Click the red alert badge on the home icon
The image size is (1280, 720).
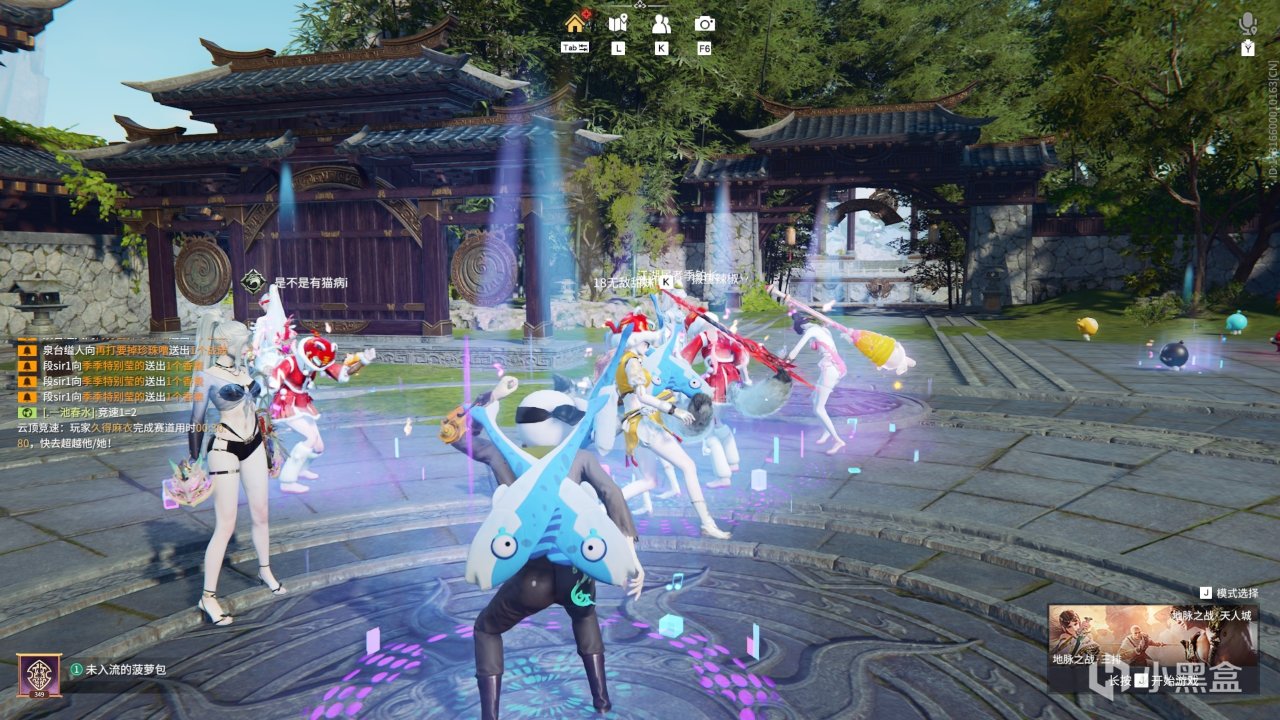coord(587,13)
